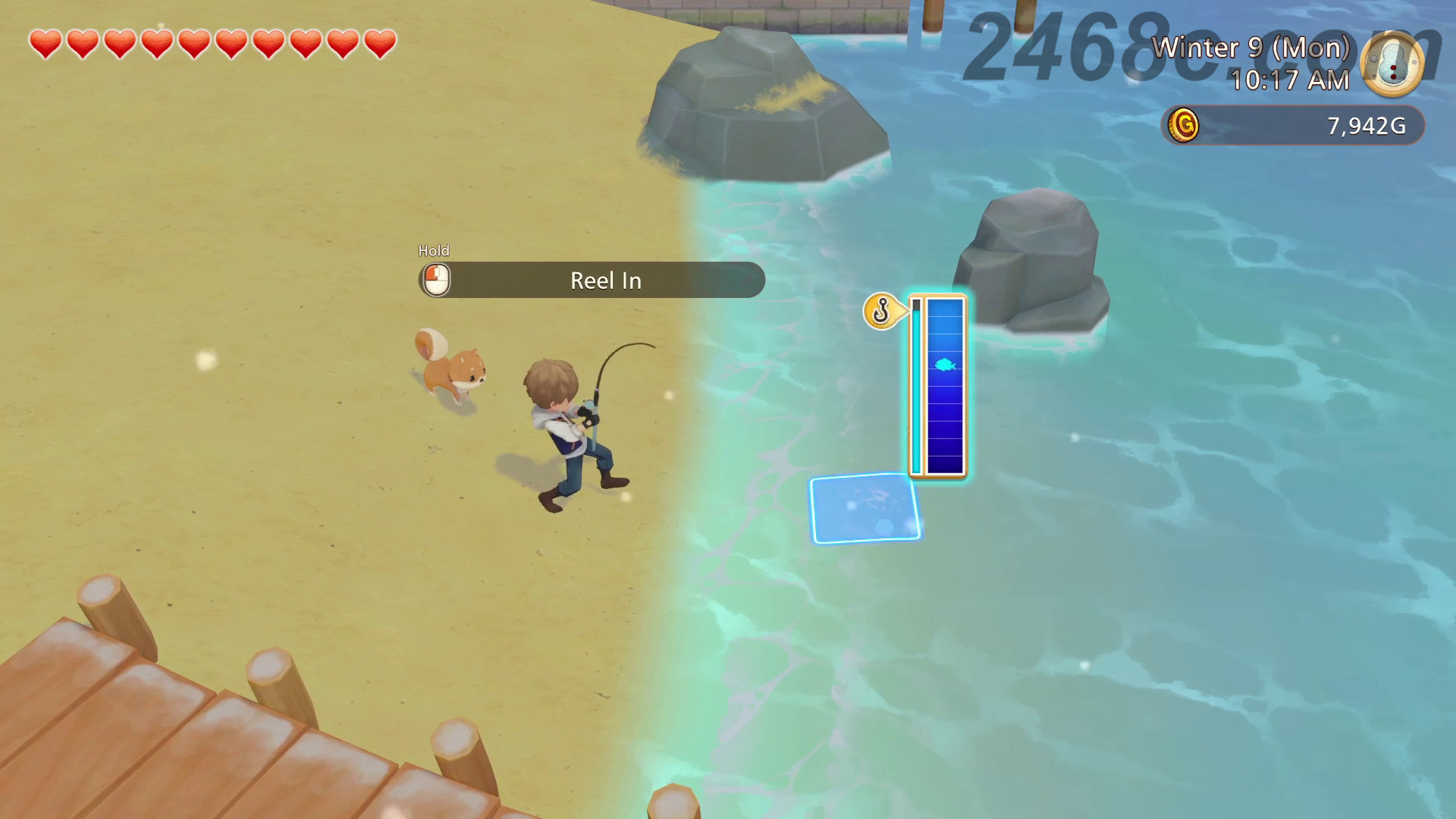Click the snowman weather icon
Viewport: 1456px width, 819px height.
pyautogui.click(x=1392, y=64)
